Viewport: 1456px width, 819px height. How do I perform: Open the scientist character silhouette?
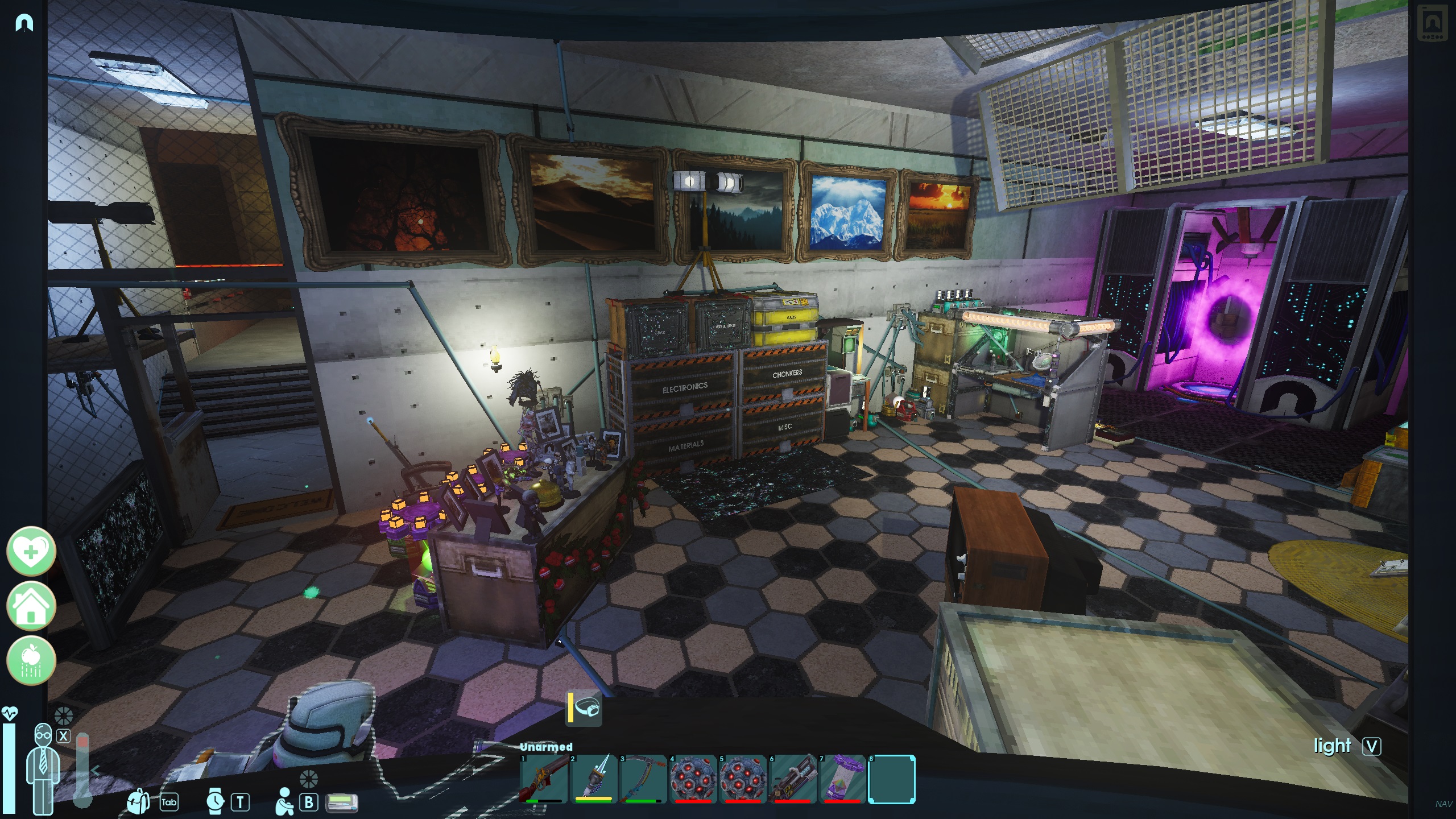coord(43,768)
